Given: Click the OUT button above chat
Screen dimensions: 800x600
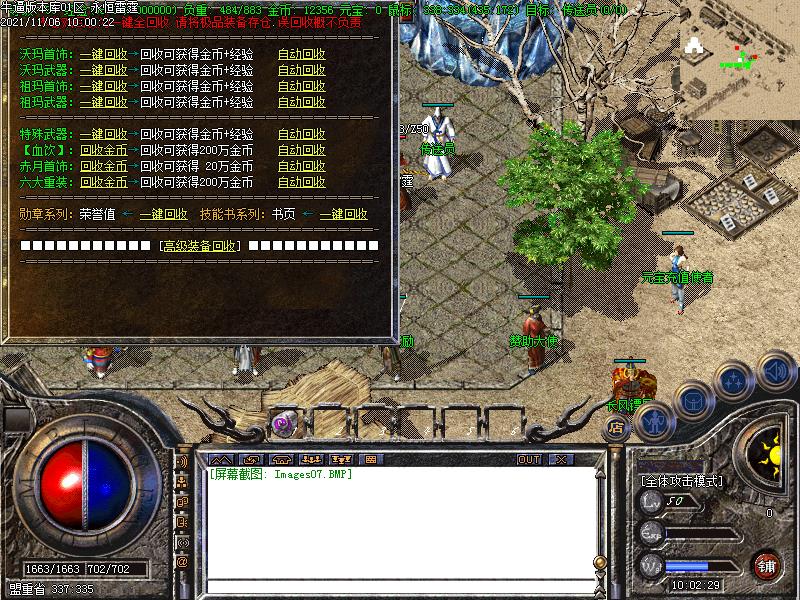Looking at the screenshot, I should click(529, 459).
